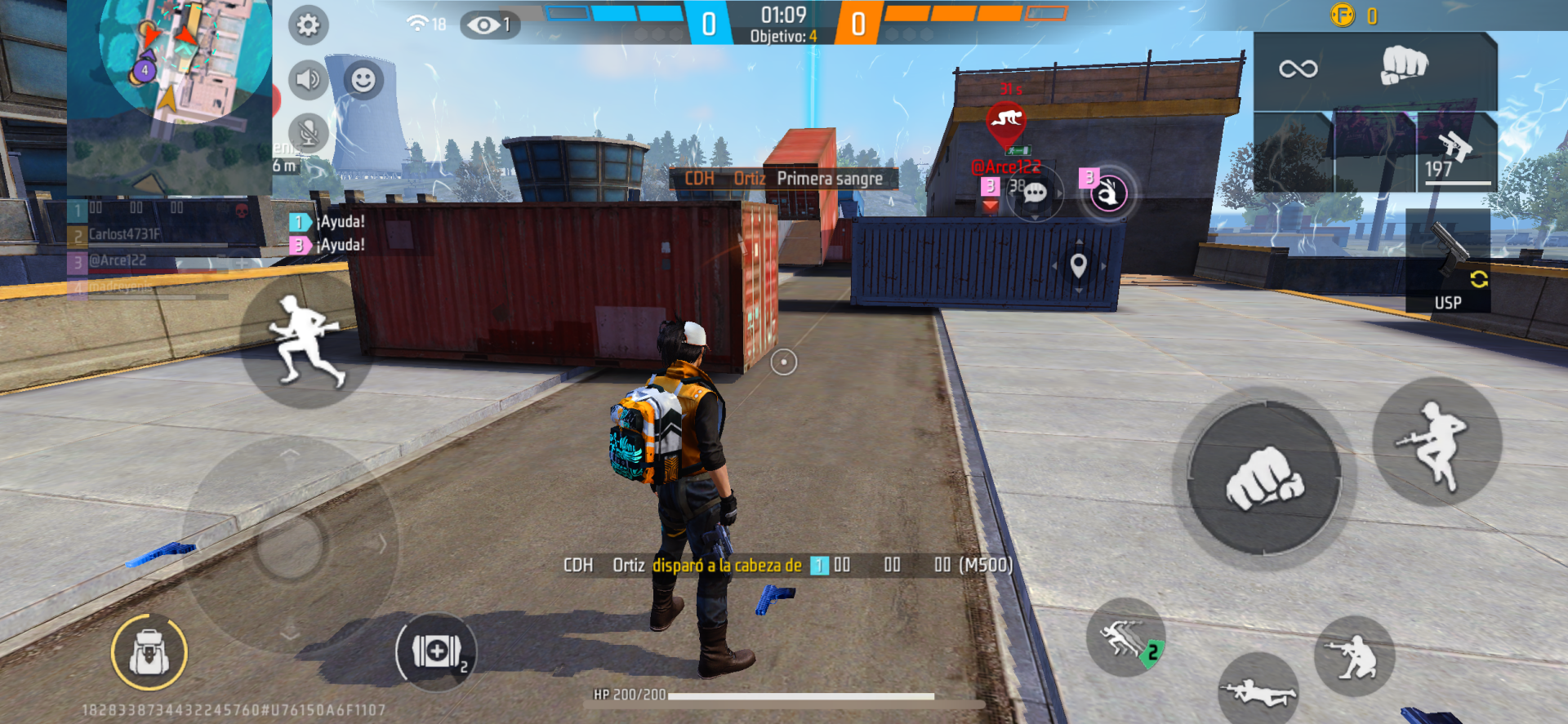The width and height of the screenshot is (1568, 724).
Task: Attack with the large fist button
Action: point(1263,478)
